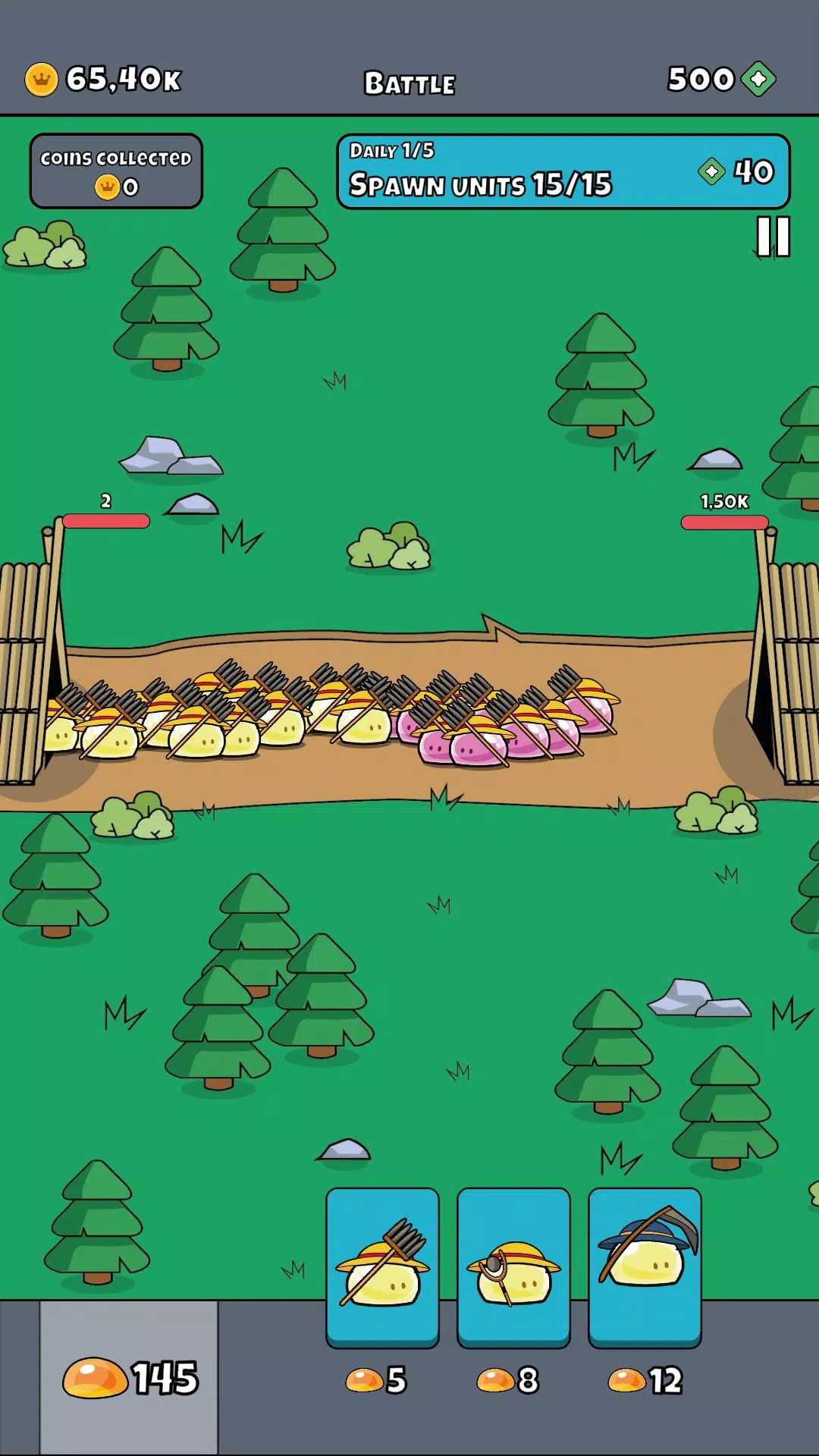This screenshot has width=819, height=1456.
Task: Pause the battle
Action: click(x=773, y=237)
